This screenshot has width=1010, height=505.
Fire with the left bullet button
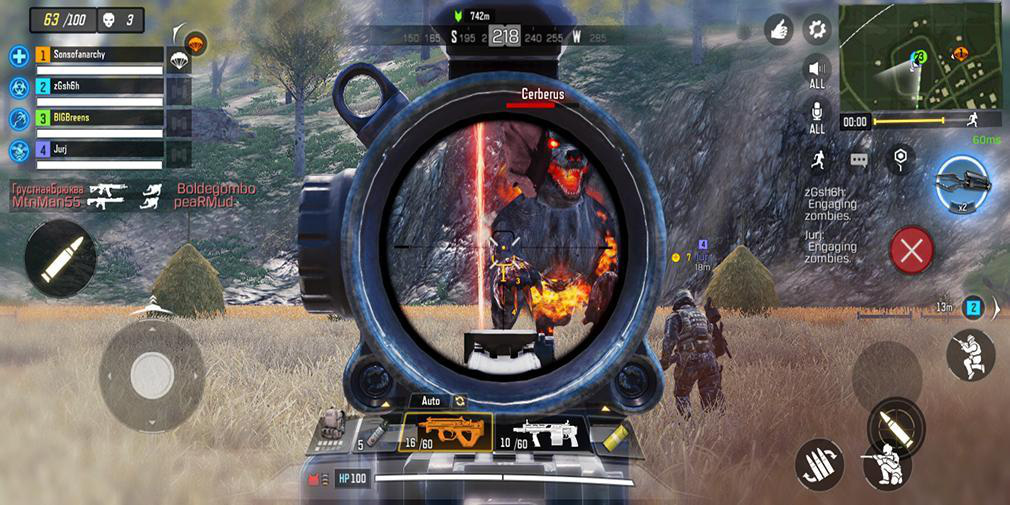coord(60,257)
